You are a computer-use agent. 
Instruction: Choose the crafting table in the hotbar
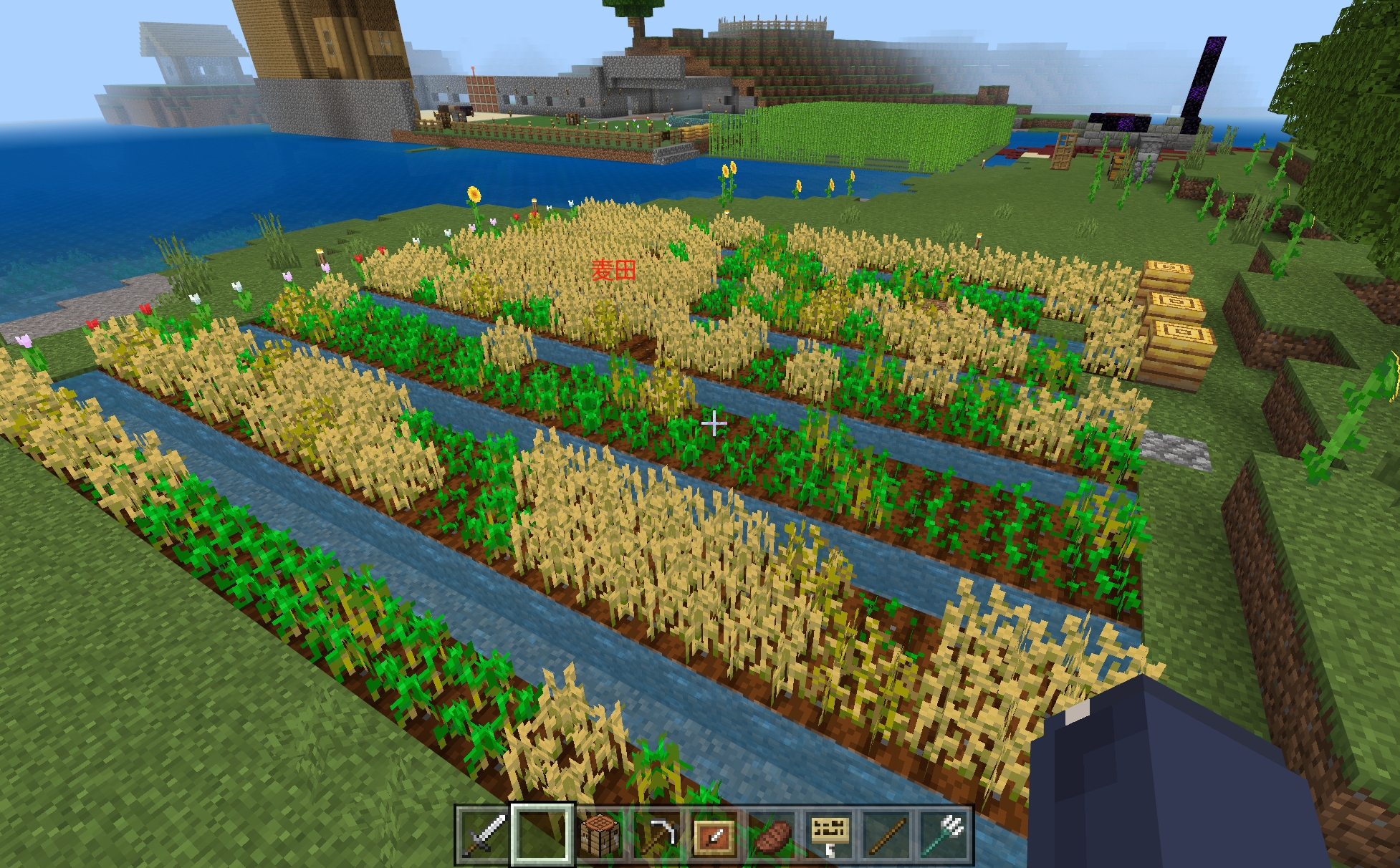tap(600, 835)
